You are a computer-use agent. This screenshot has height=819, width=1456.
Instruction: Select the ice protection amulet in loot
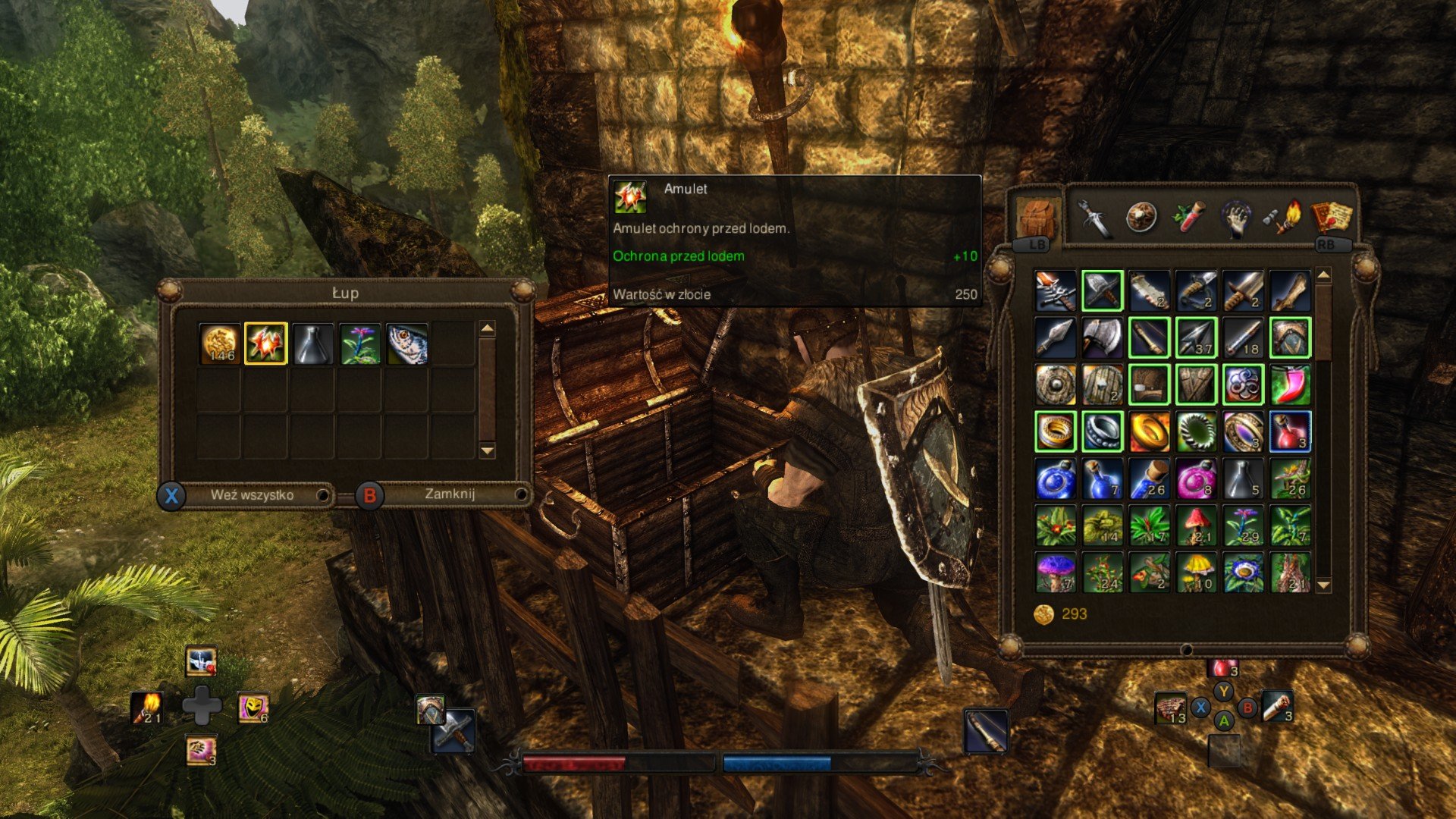[265, 344]
